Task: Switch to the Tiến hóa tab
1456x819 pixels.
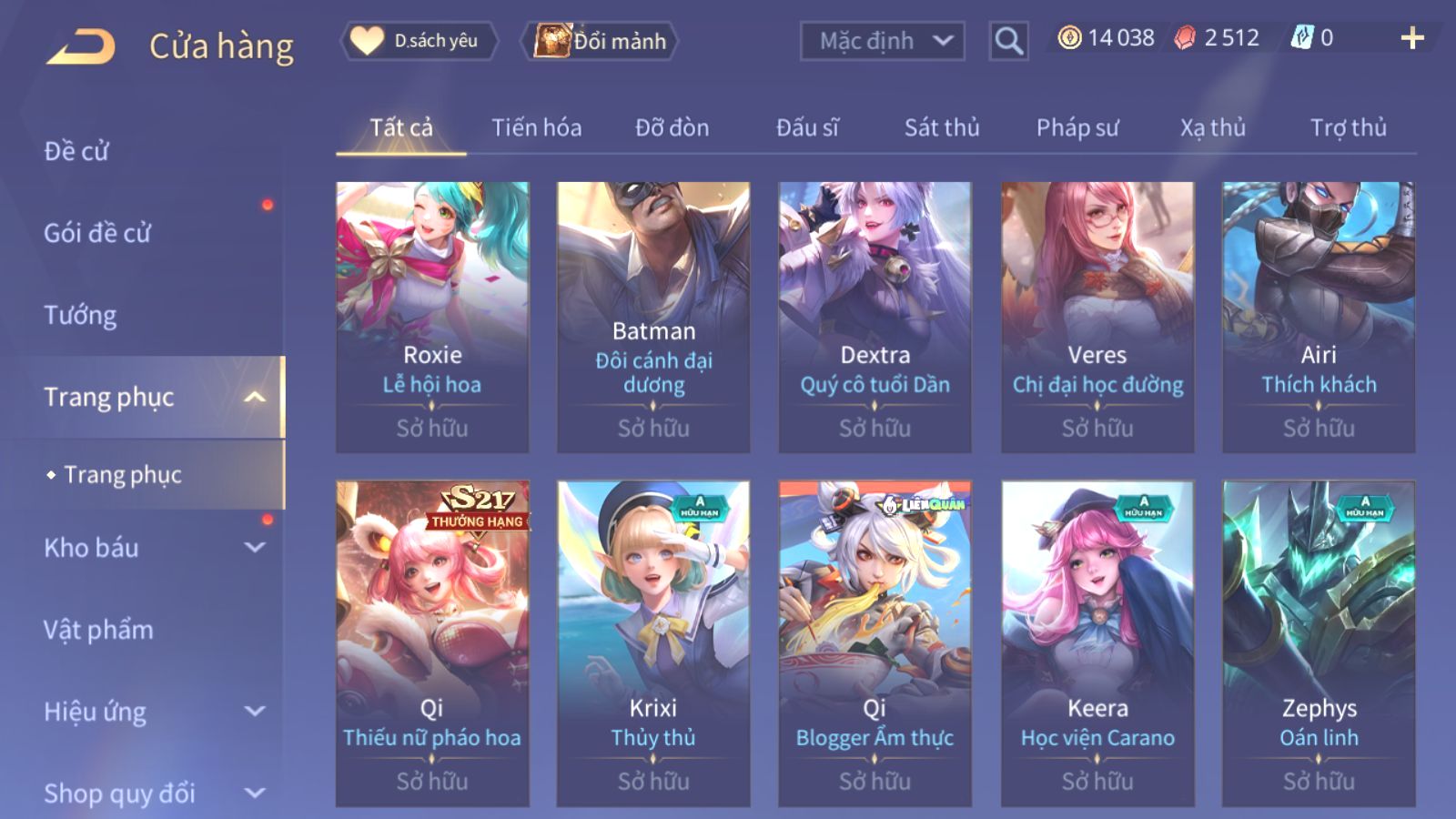Action: pyautogui.click(x=536, y=127)
